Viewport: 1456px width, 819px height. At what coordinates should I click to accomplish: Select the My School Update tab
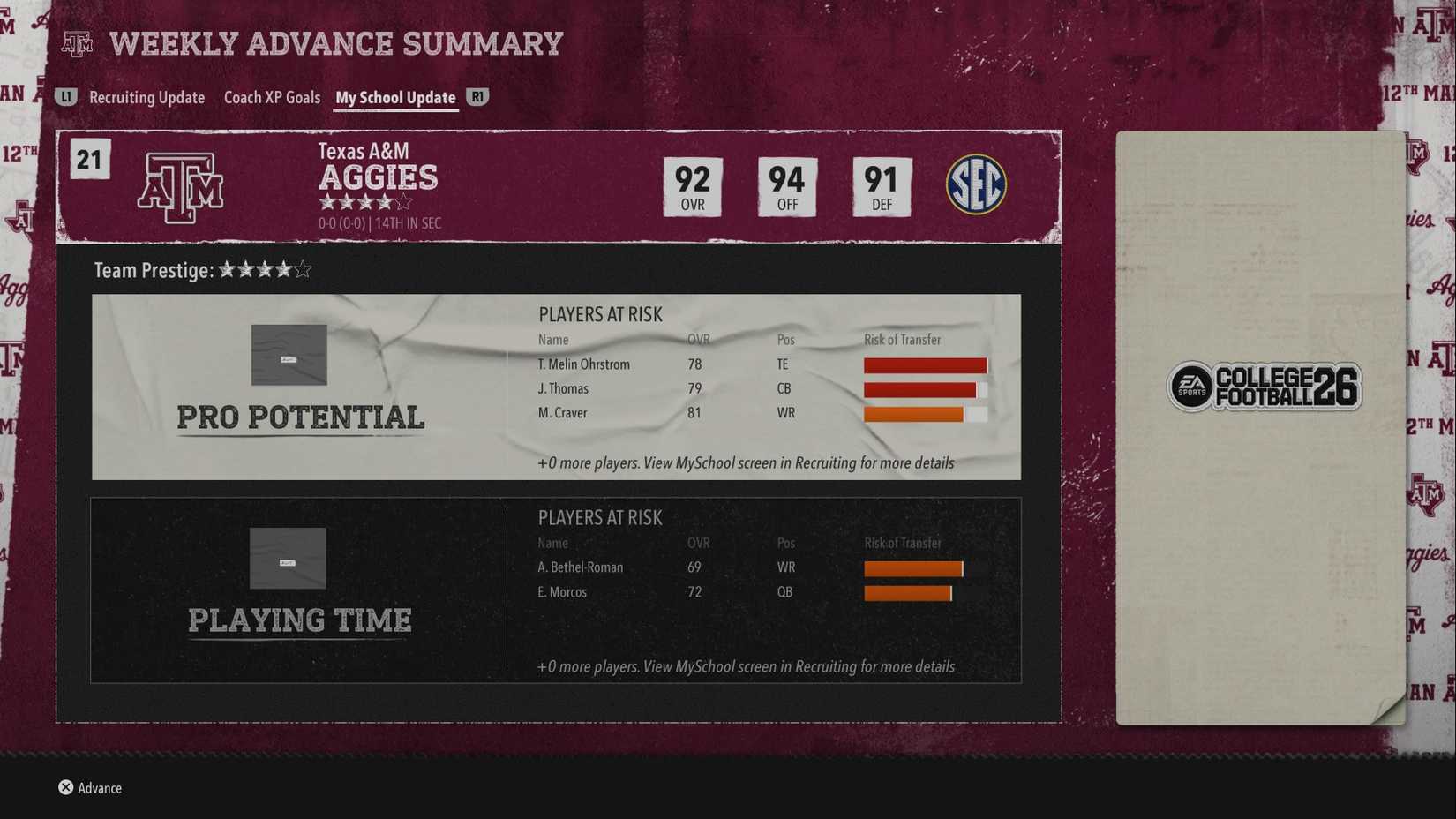tap(395, 98)
